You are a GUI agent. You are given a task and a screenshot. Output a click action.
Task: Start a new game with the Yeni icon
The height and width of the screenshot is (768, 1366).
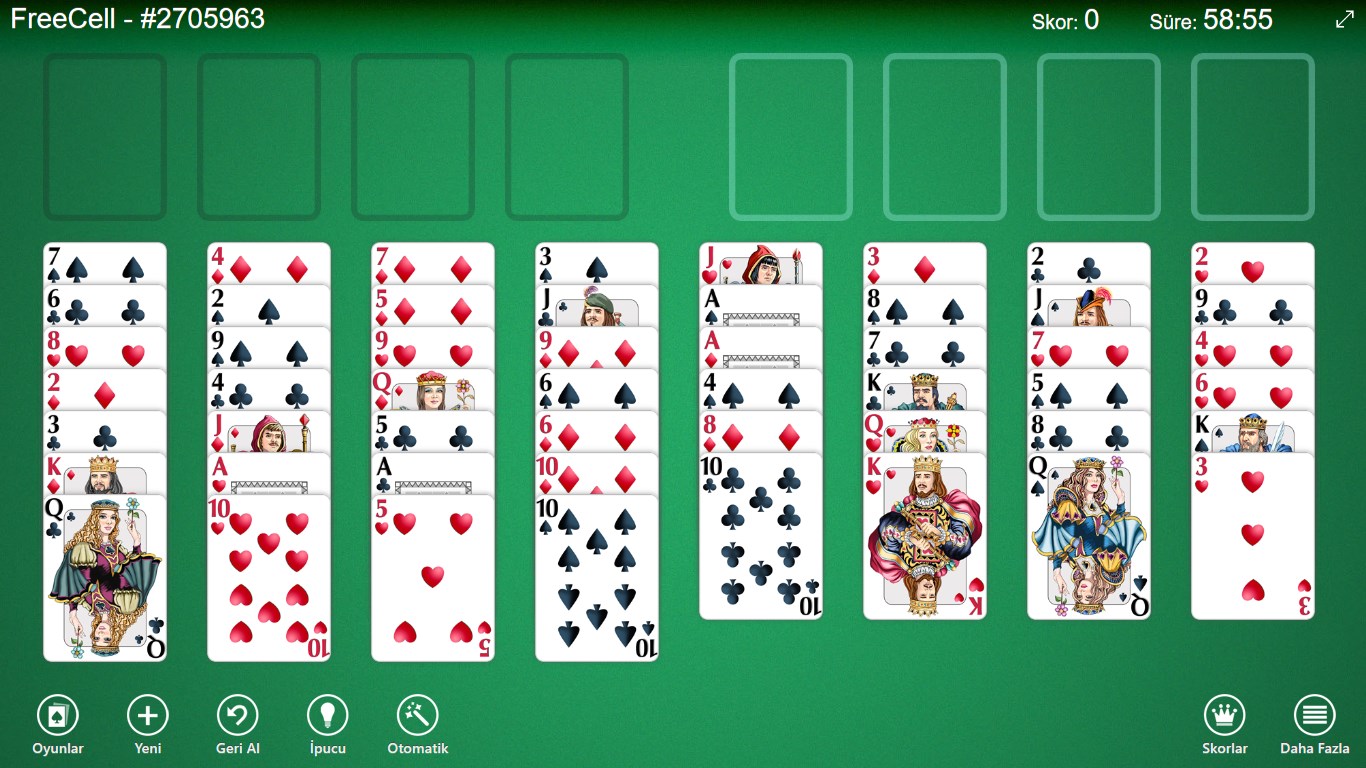coord(147,716)
